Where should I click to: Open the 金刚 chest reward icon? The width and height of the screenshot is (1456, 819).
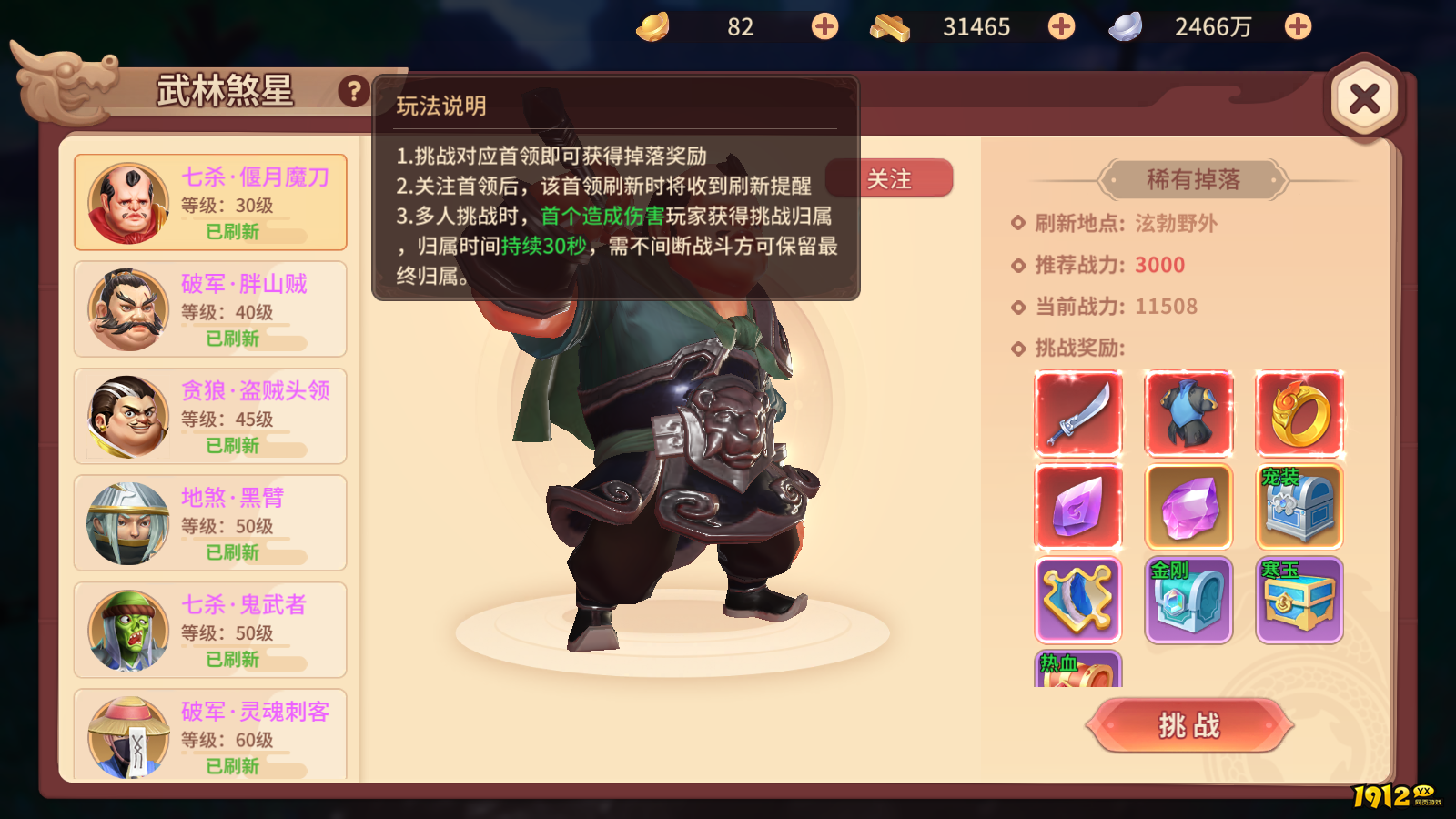point(1188,600)
